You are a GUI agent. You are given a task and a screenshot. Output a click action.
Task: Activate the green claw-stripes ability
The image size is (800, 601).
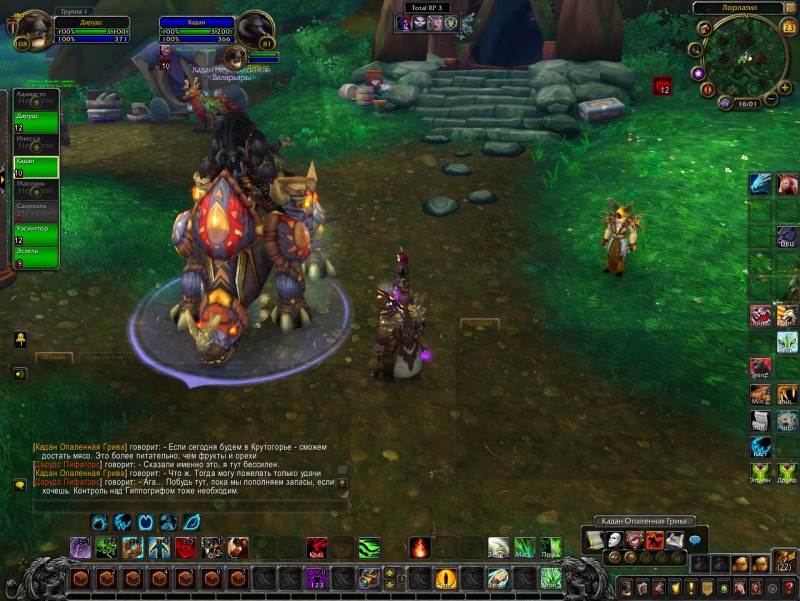pos(369,548)
